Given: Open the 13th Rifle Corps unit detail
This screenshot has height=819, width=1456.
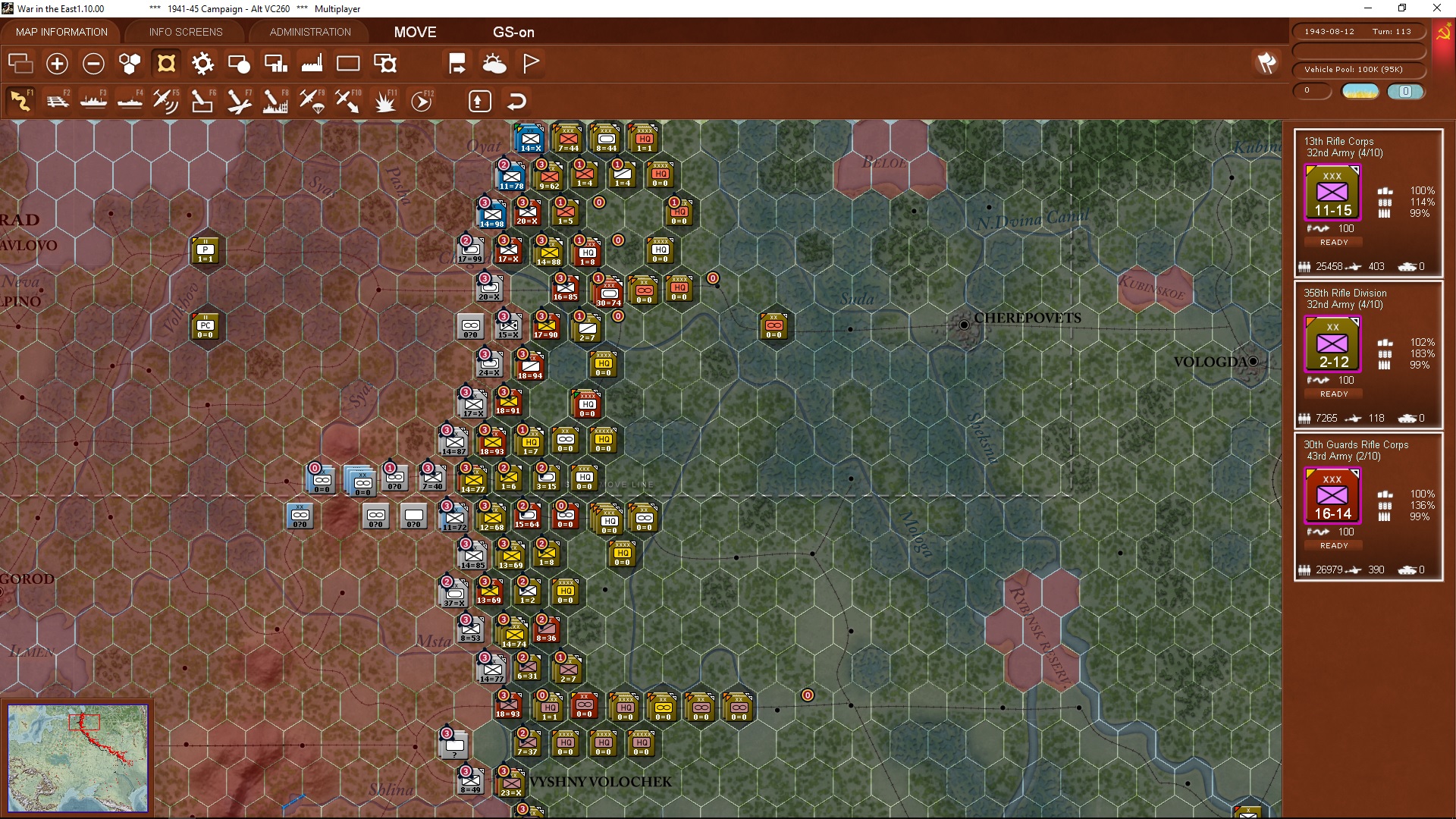Looking at the screenshot, I should (x=1332, y=192).
